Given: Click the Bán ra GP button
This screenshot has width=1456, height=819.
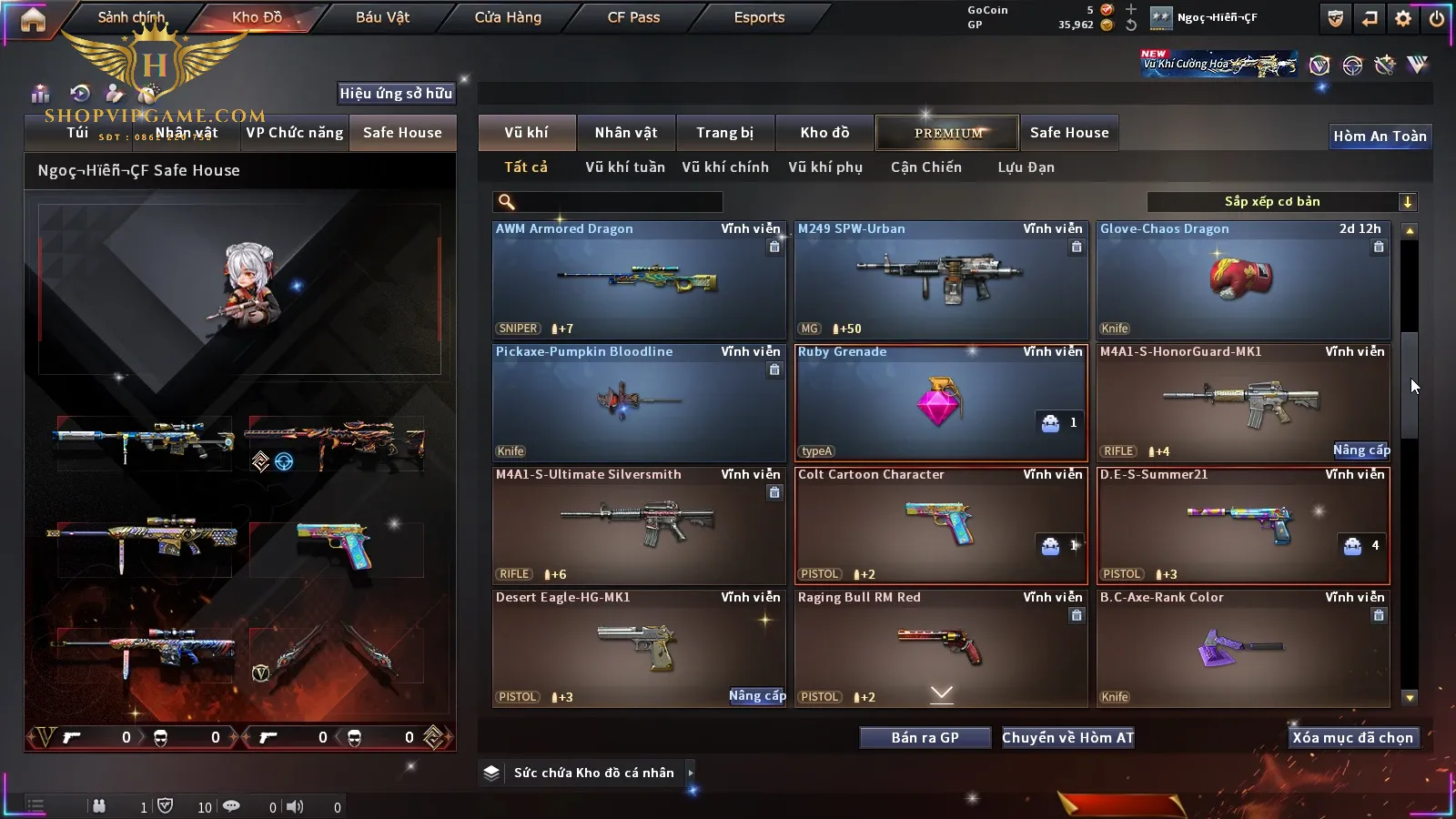Looking at the screenshot, I should (x=925, y=738).
